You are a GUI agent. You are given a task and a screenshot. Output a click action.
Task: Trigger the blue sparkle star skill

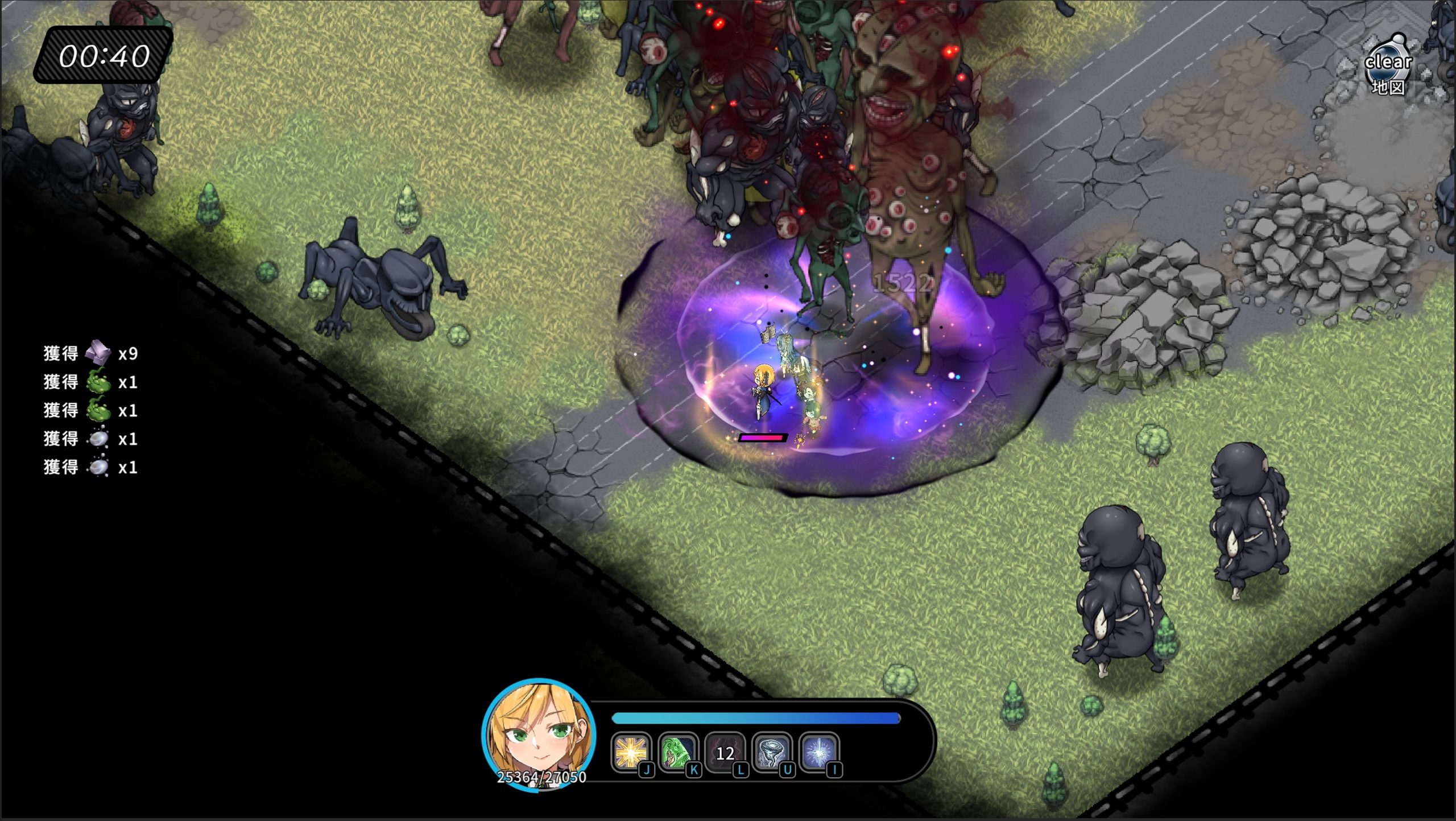[818, 752]
